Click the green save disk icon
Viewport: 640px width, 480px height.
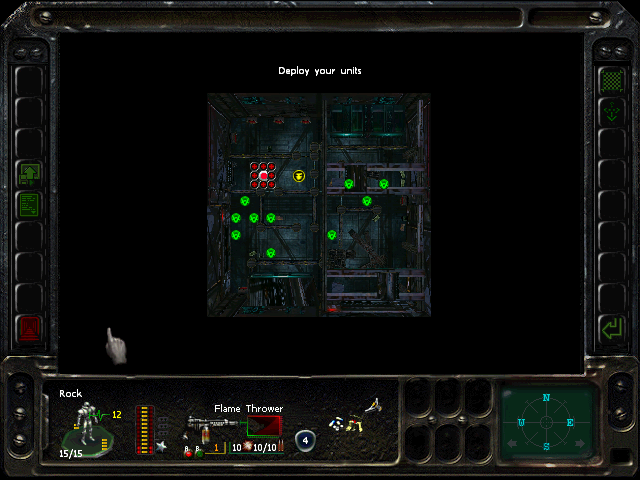pos(28,174)
